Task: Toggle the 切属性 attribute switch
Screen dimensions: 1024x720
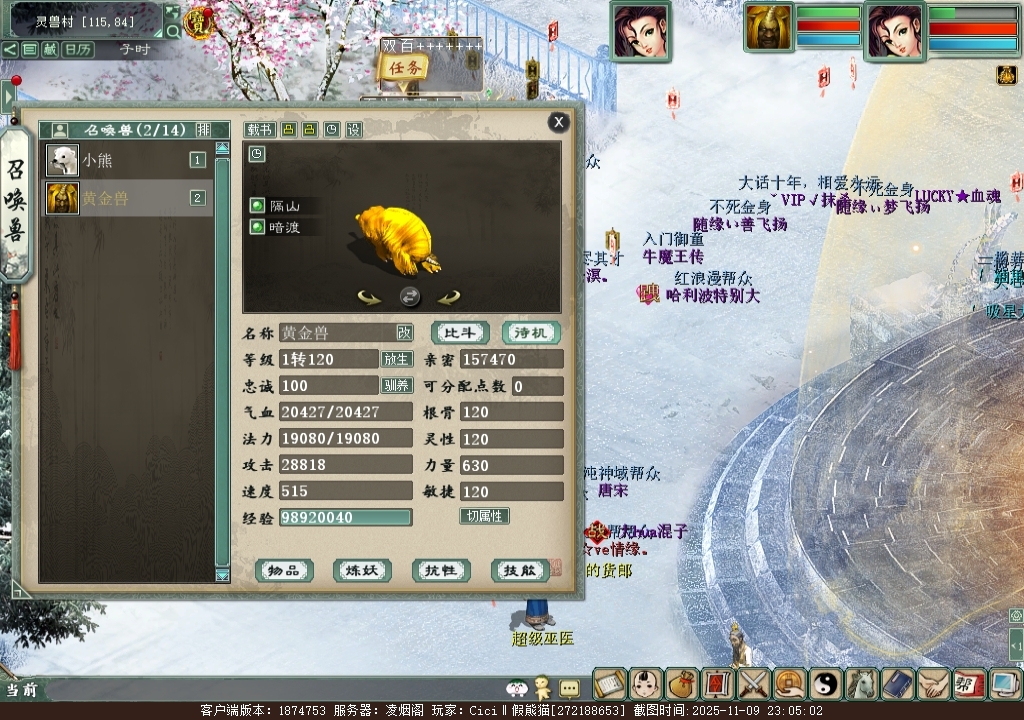Action: click(x=485, y=516)
